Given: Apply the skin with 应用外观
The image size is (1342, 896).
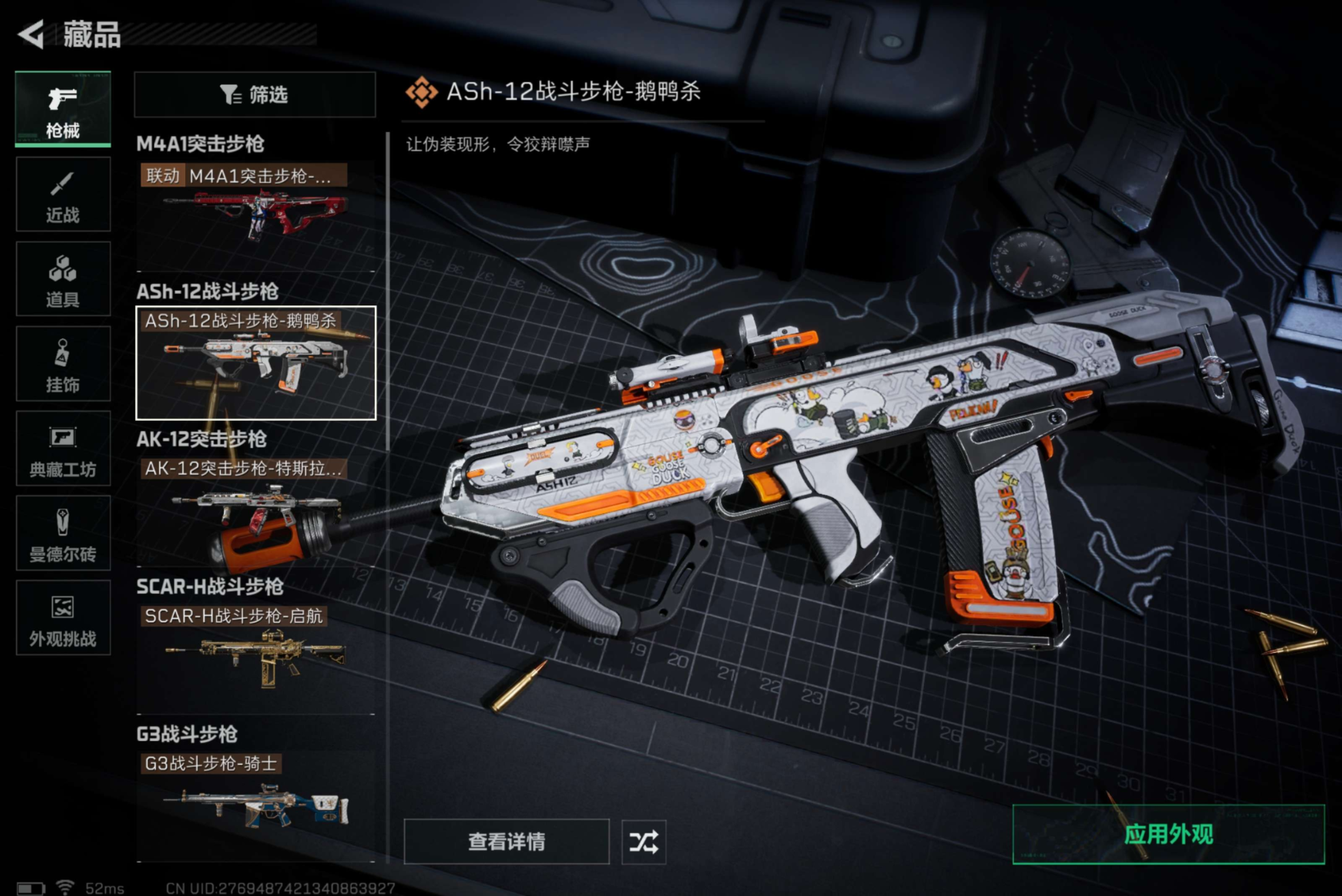Looking at the screenshot, I should pyautogui.click(x=1168, y=834).
